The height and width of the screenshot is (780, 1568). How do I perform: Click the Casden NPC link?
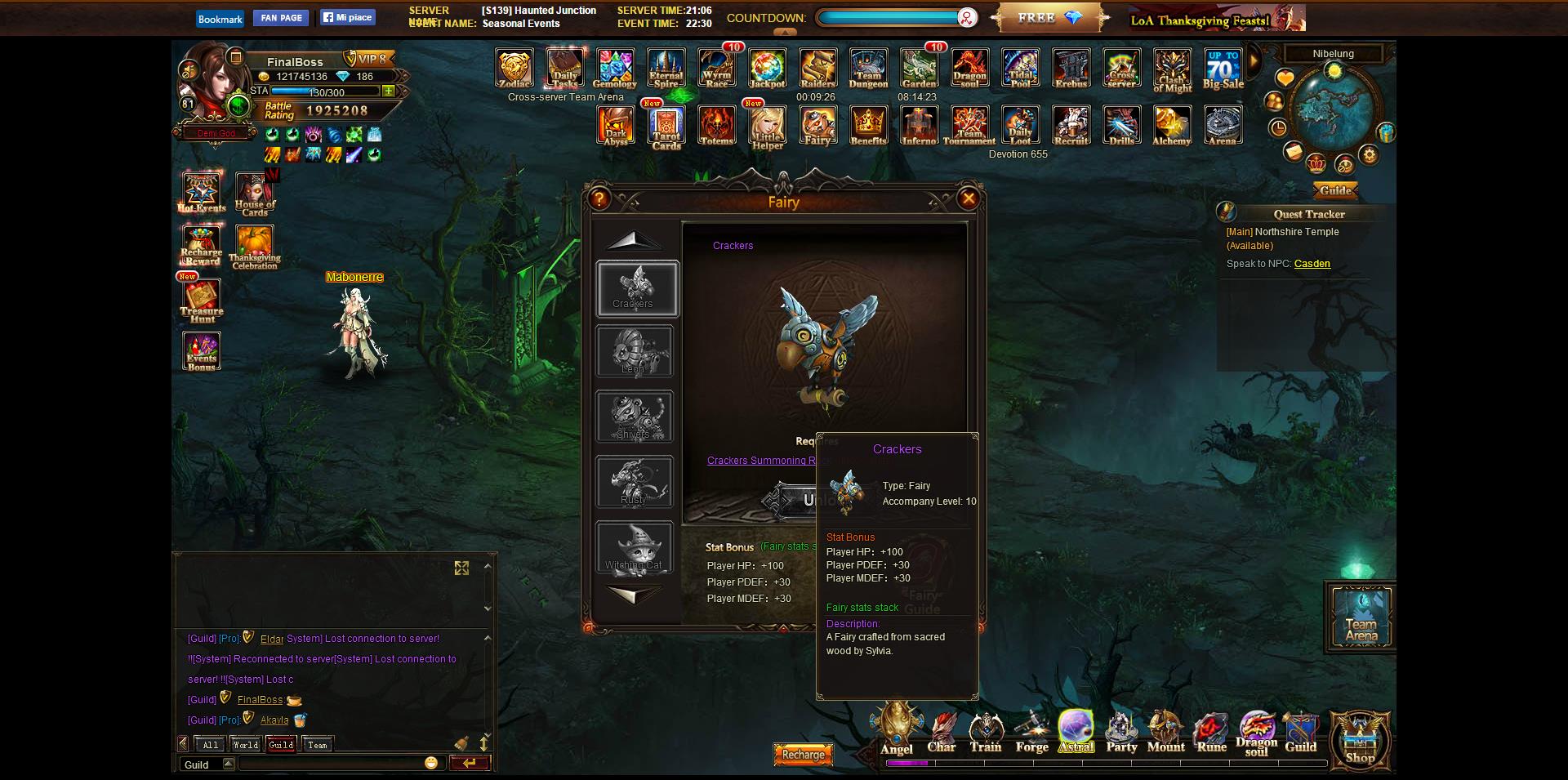(x=1312, y=264)
